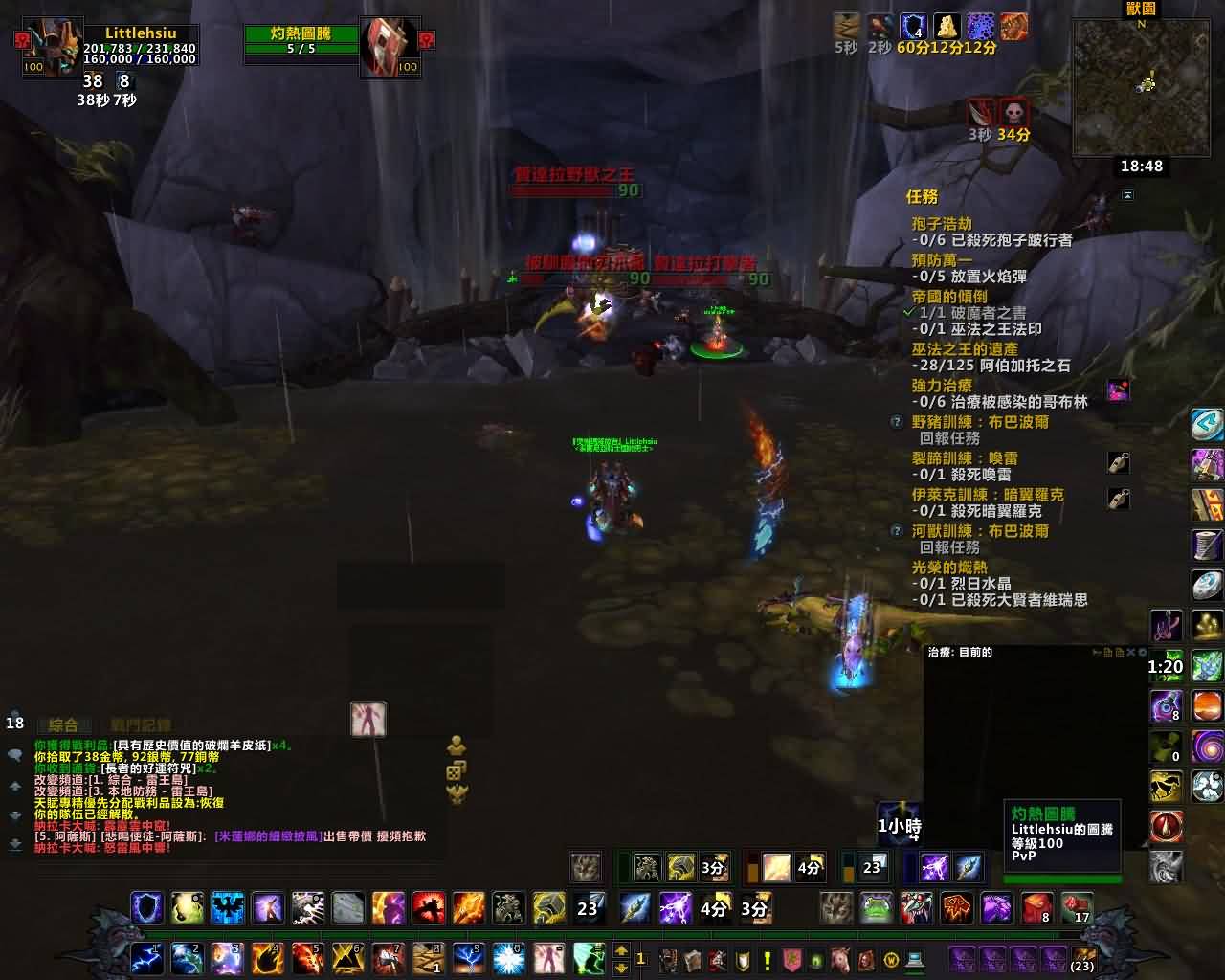Activate the blue shield ability icon
The height and width of the screenshot is (980, 1225).
pyautogui.click(x=146, y=907)
